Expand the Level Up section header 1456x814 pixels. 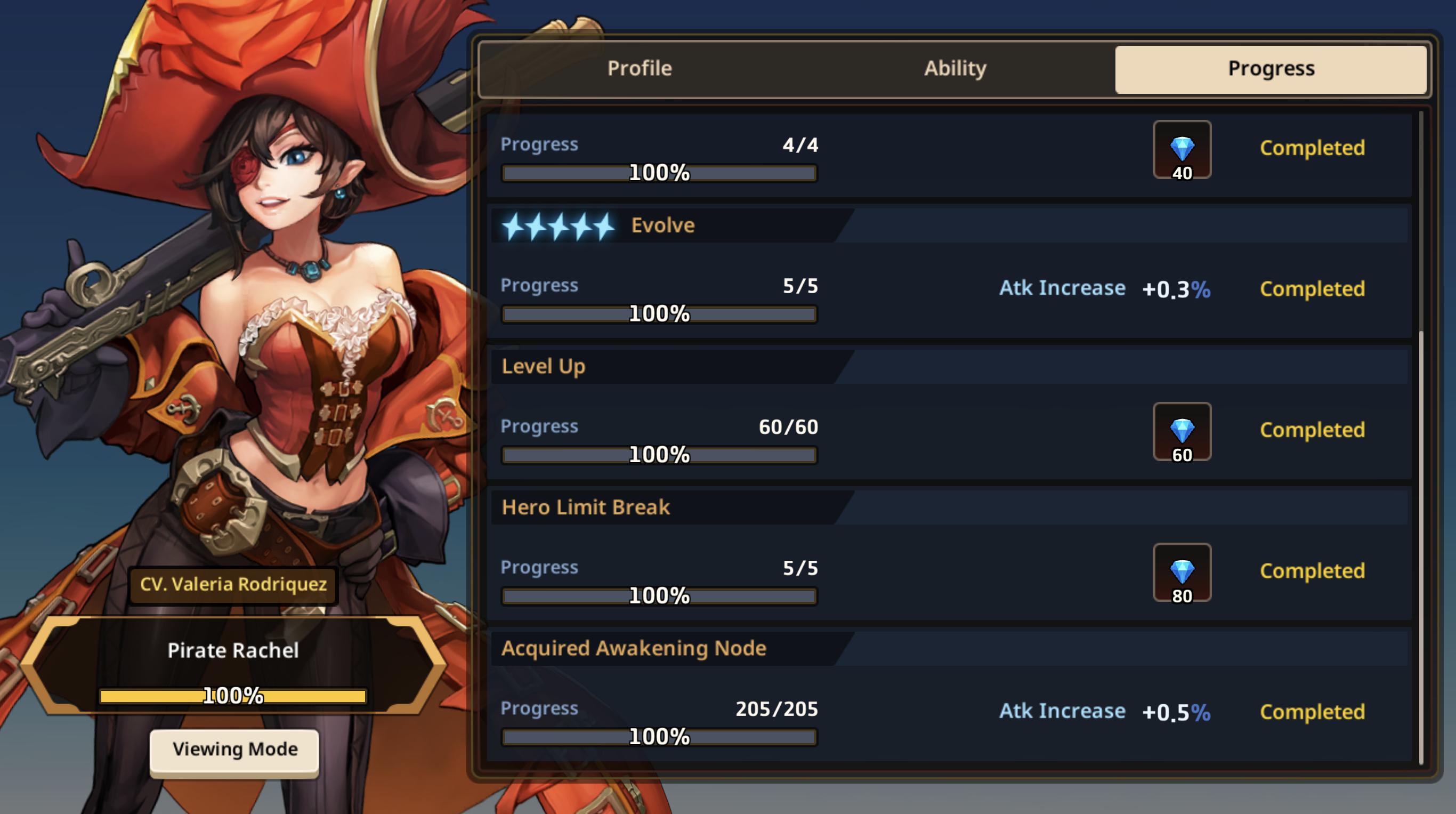click(544, 366)
